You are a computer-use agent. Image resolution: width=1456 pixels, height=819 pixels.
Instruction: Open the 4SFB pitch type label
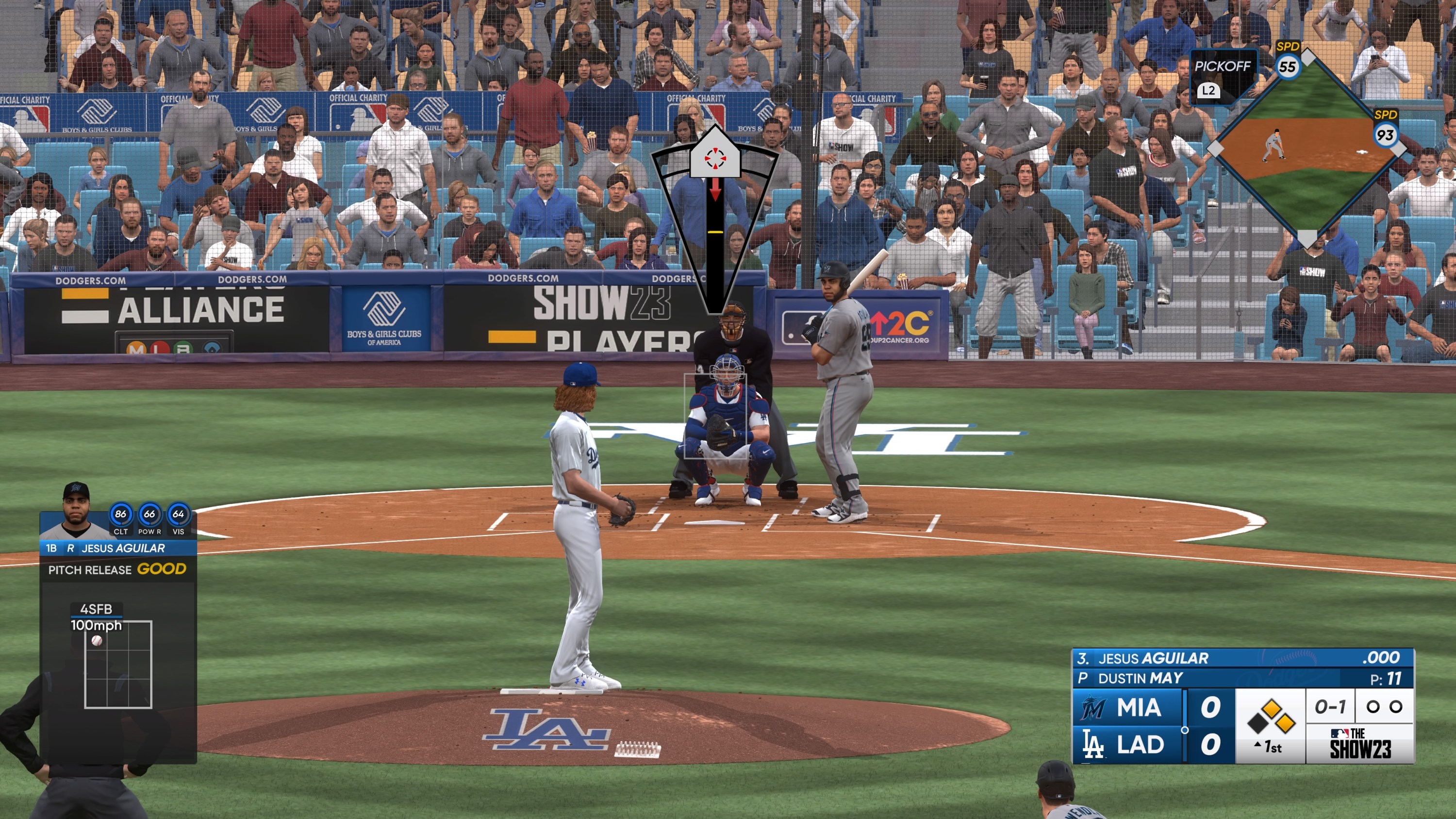97,610
